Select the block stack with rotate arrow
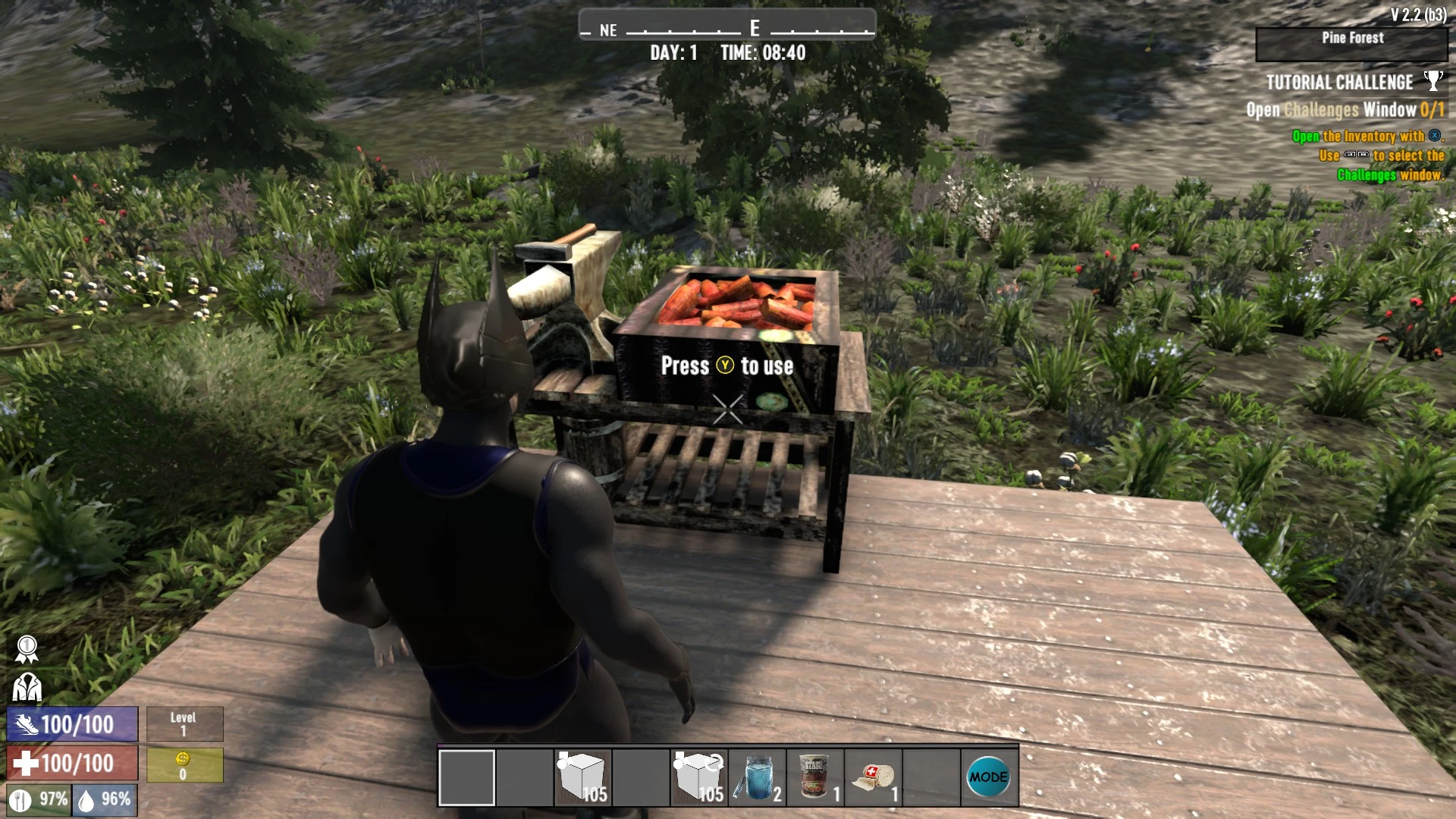The height and width of the screenshot is (819, 1456). pyautogui.click(x=698, y=777)
